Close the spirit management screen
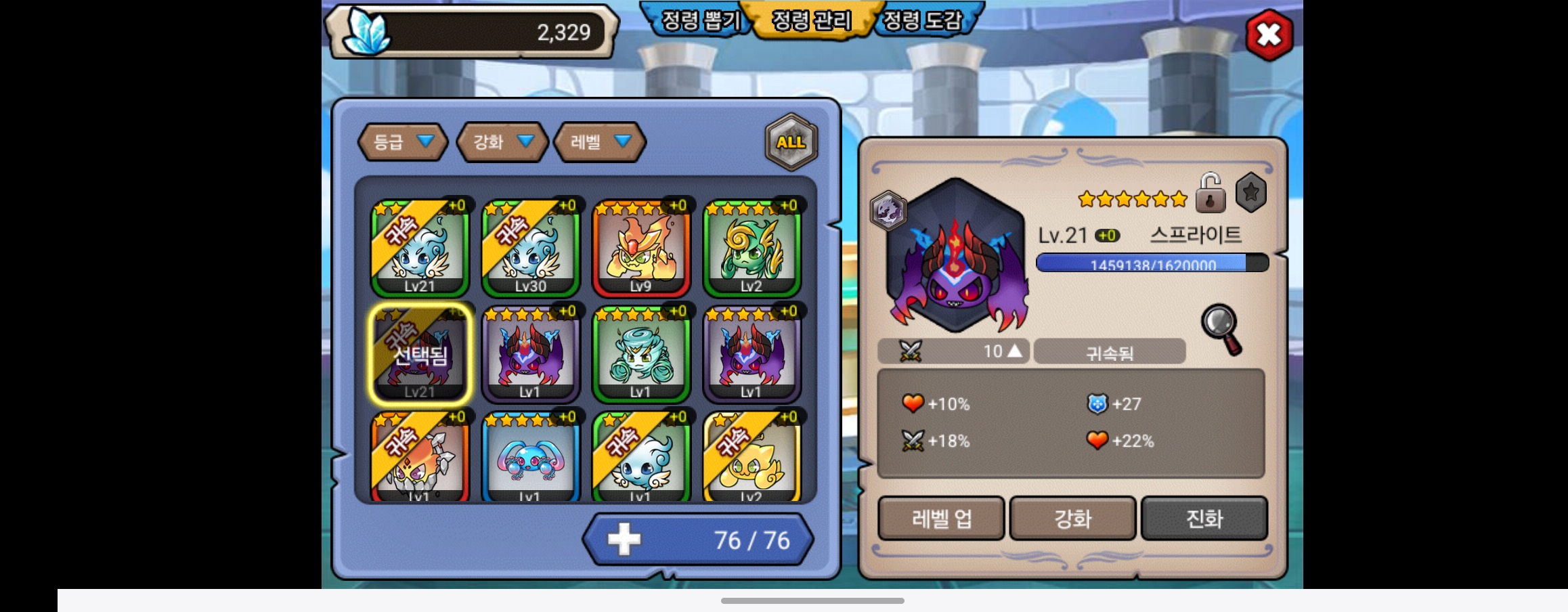This screenshot has height=612, width=1568. (x=1269, y=35)
